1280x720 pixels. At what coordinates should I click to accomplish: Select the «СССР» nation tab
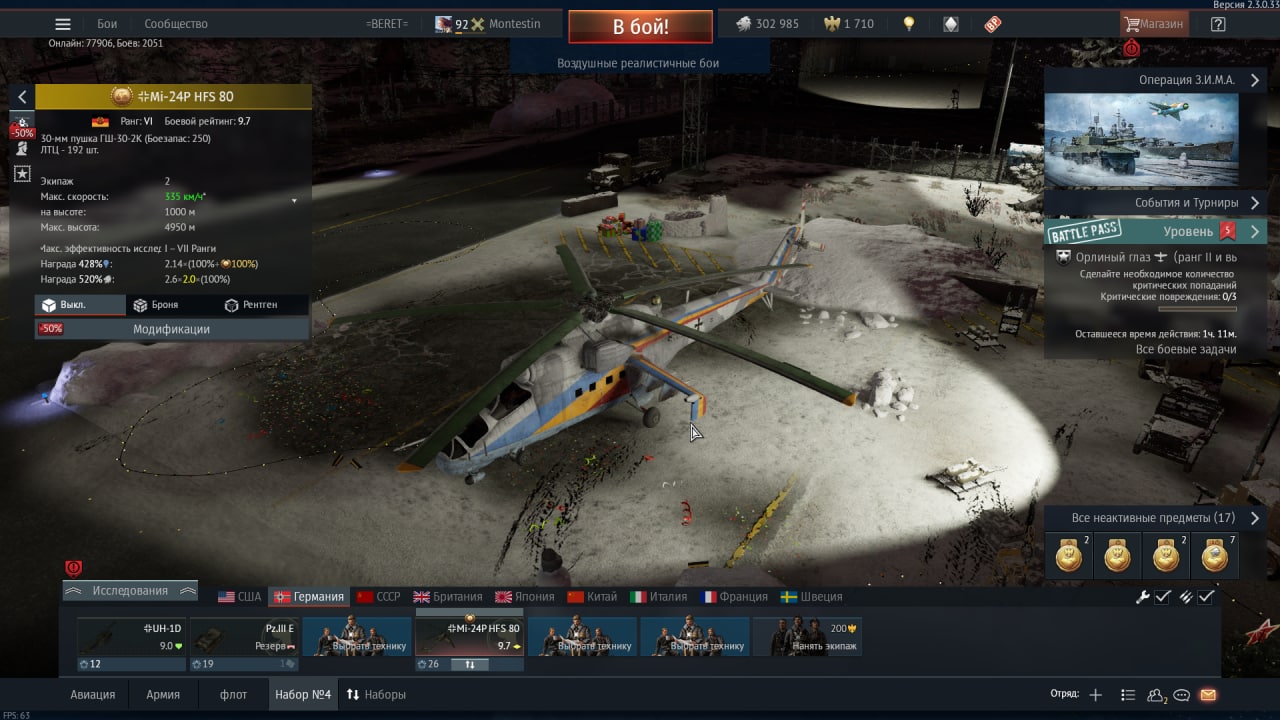379,597
